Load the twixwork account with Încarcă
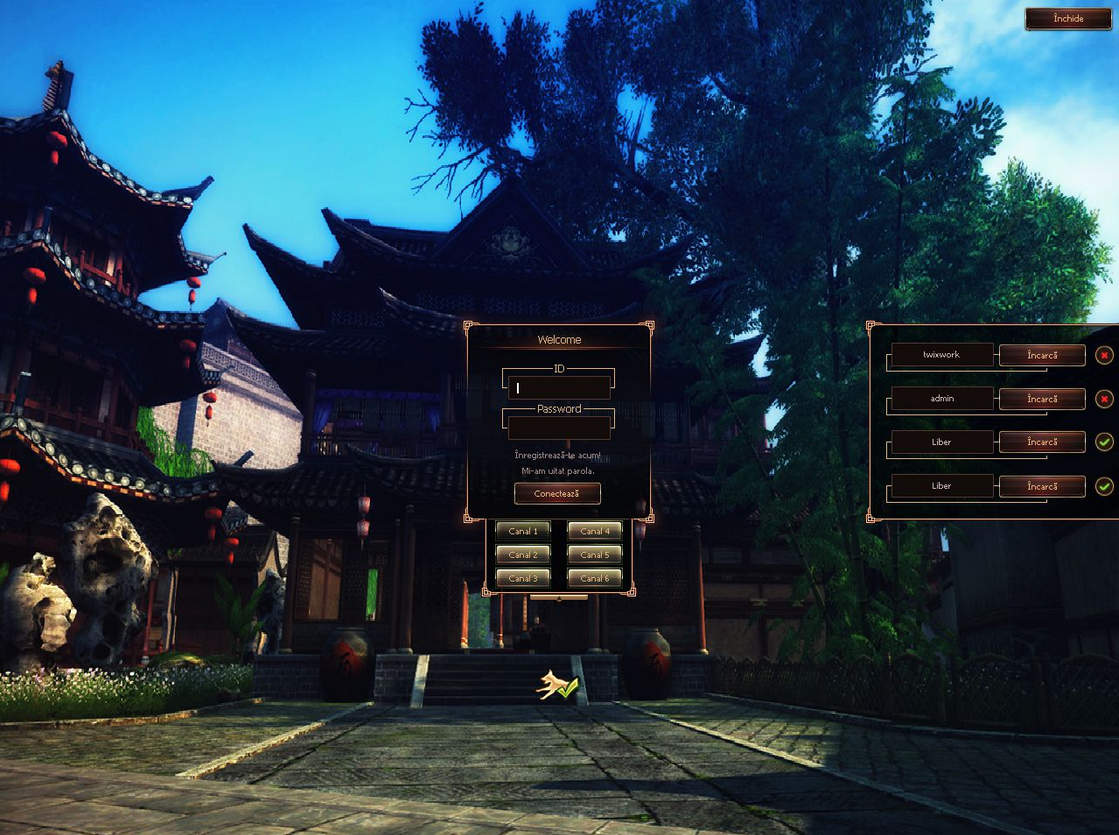The image size is (1119, 835). [x=1042, y=355]
